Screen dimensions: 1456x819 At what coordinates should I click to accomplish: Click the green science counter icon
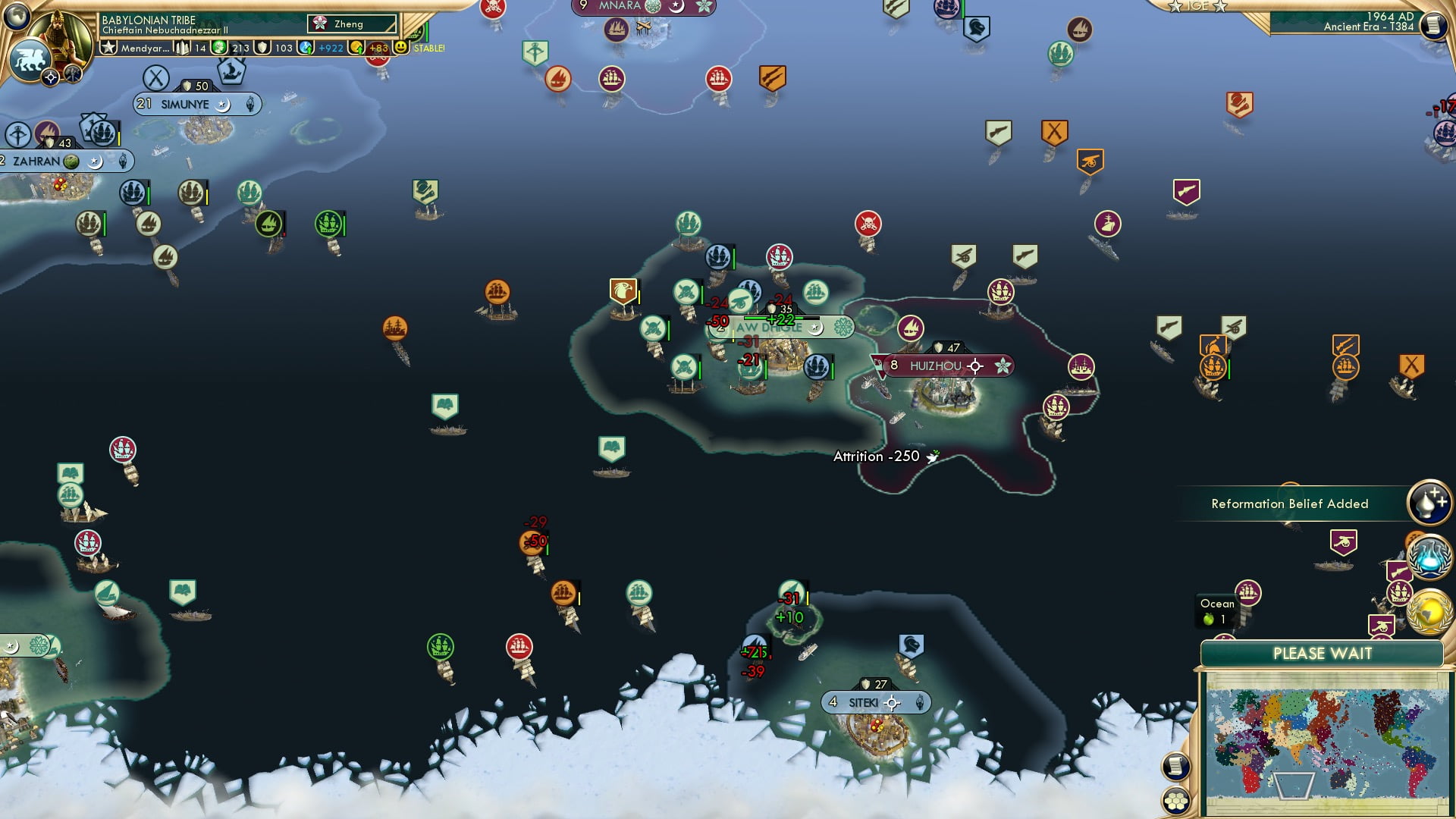coord(221,47)
